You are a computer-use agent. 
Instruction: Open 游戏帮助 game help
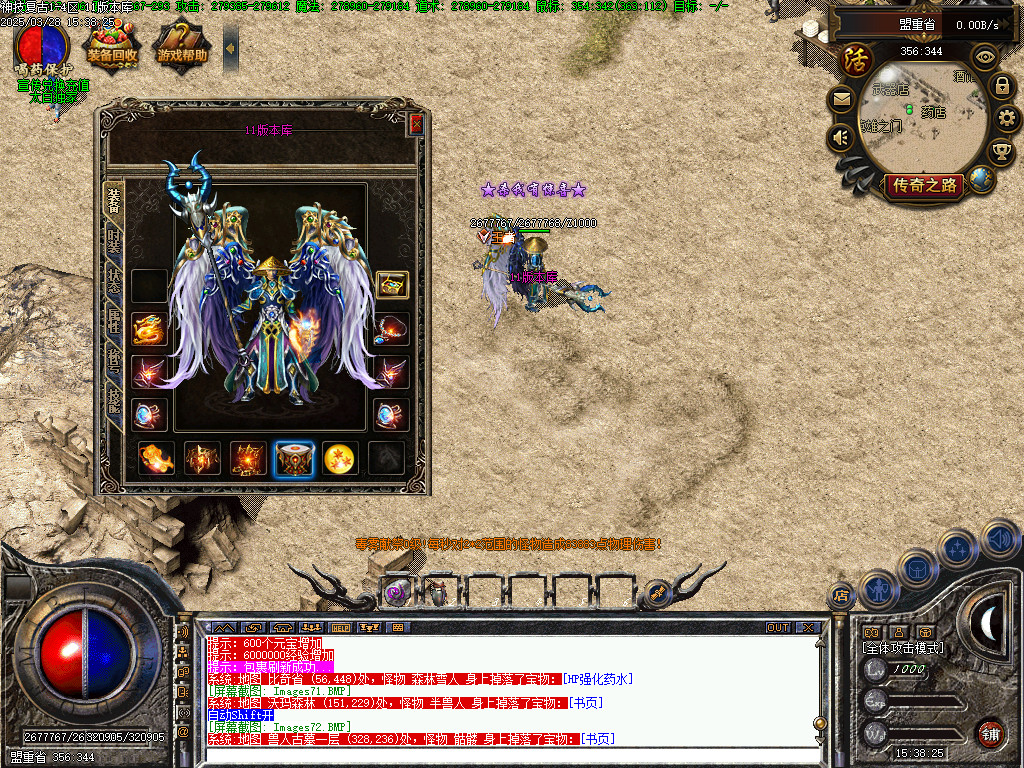point(182,46)
